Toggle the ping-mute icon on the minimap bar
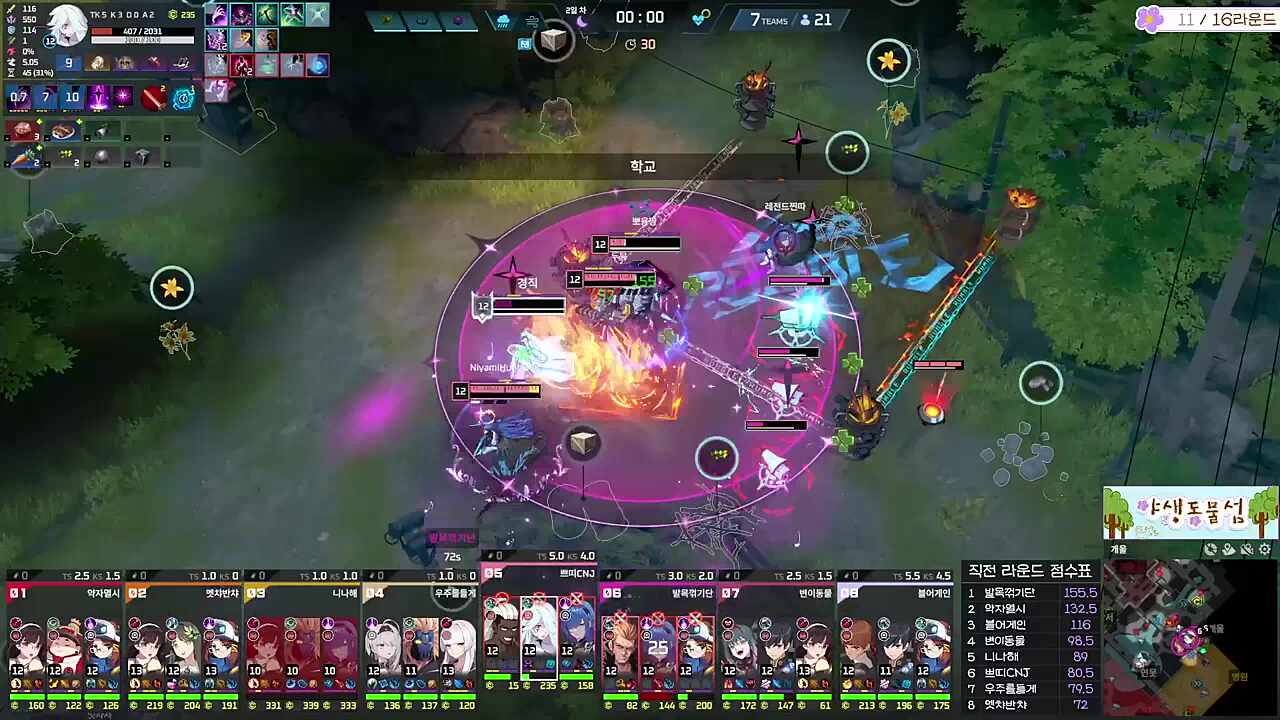 tap(1246, 549)
